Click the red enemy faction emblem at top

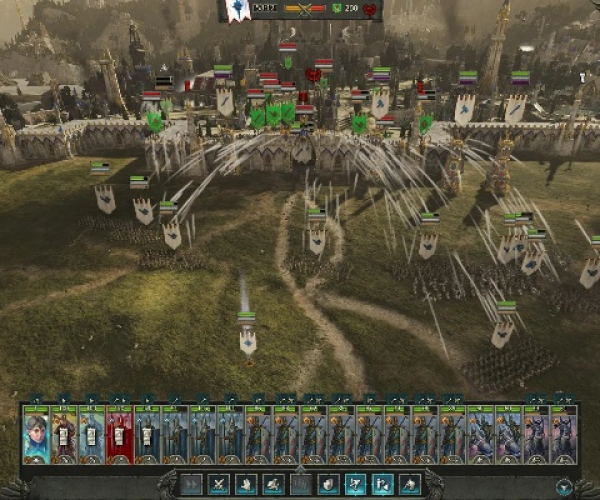(369, 9)
